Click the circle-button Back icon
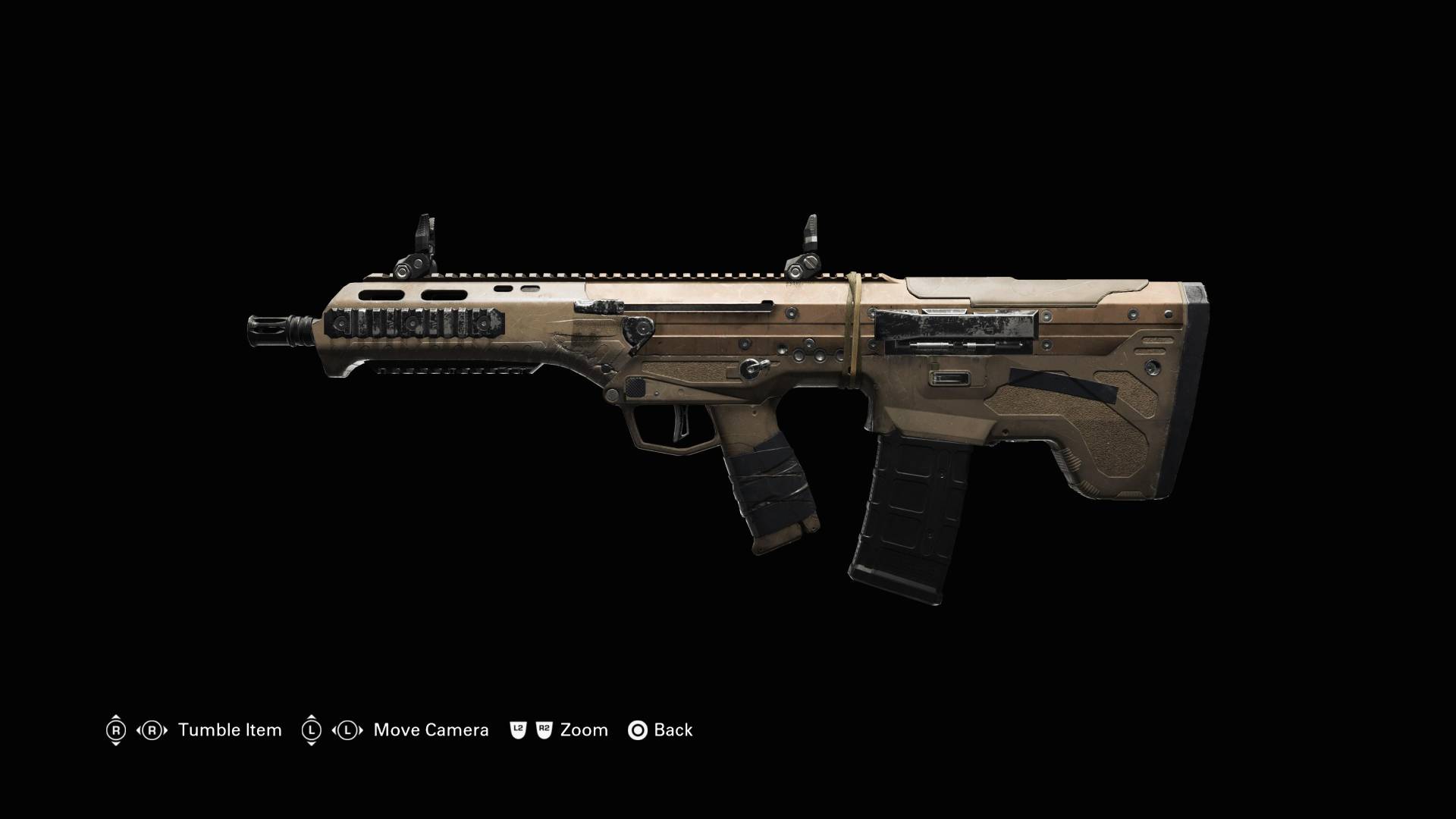The width and height of the screenshot is (1456, 819). [x=639, y=730]
